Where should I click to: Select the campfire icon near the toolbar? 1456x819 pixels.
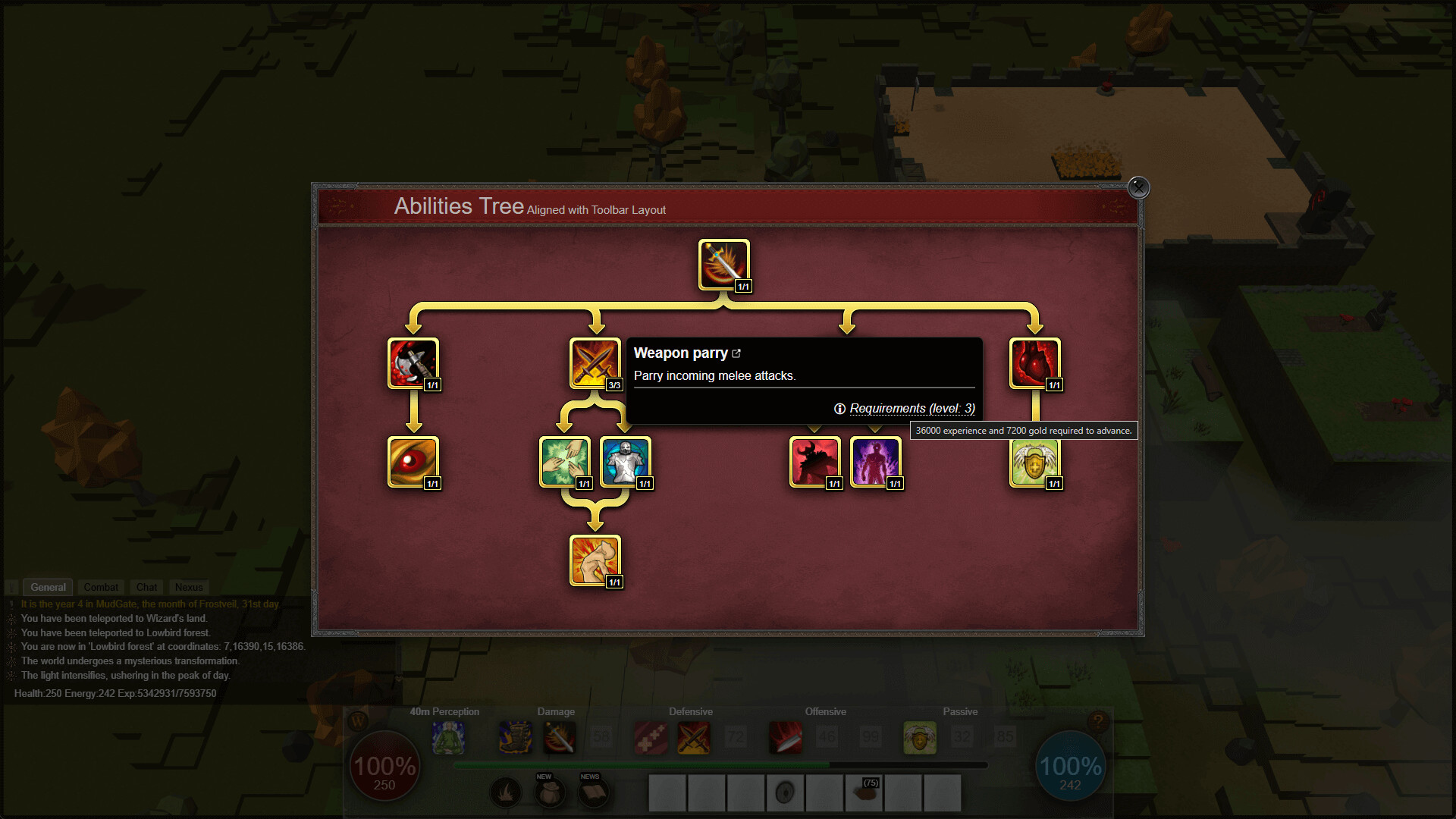[x=506, y=792]
